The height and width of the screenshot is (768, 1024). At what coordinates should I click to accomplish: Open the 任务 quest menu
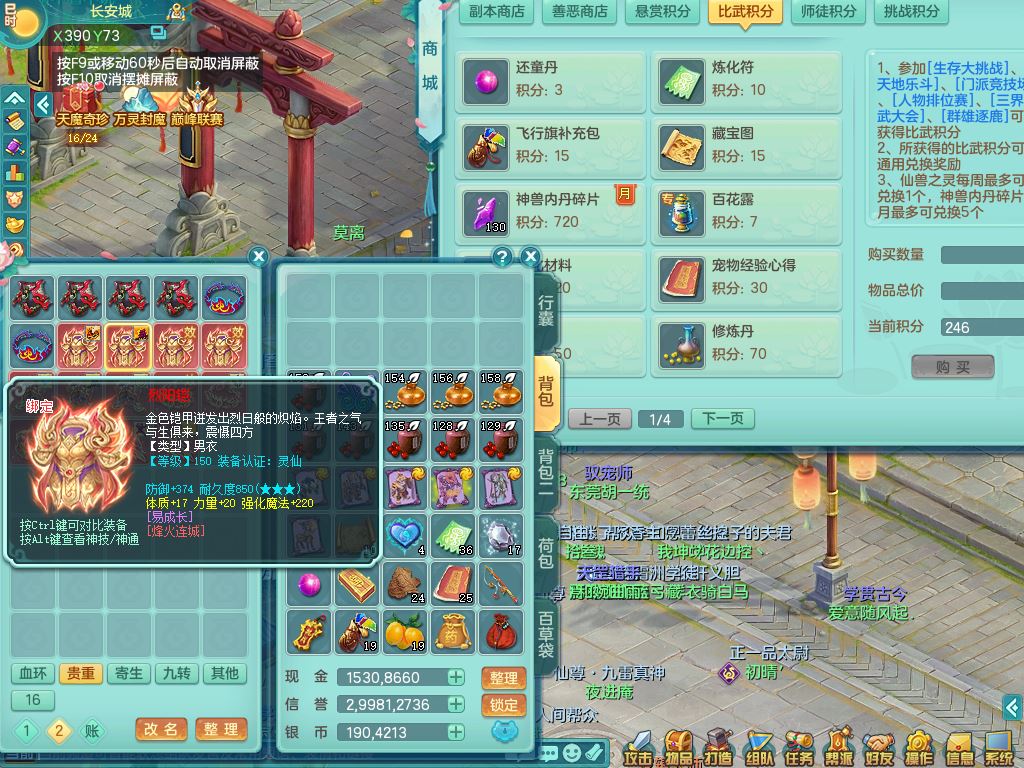799,747
